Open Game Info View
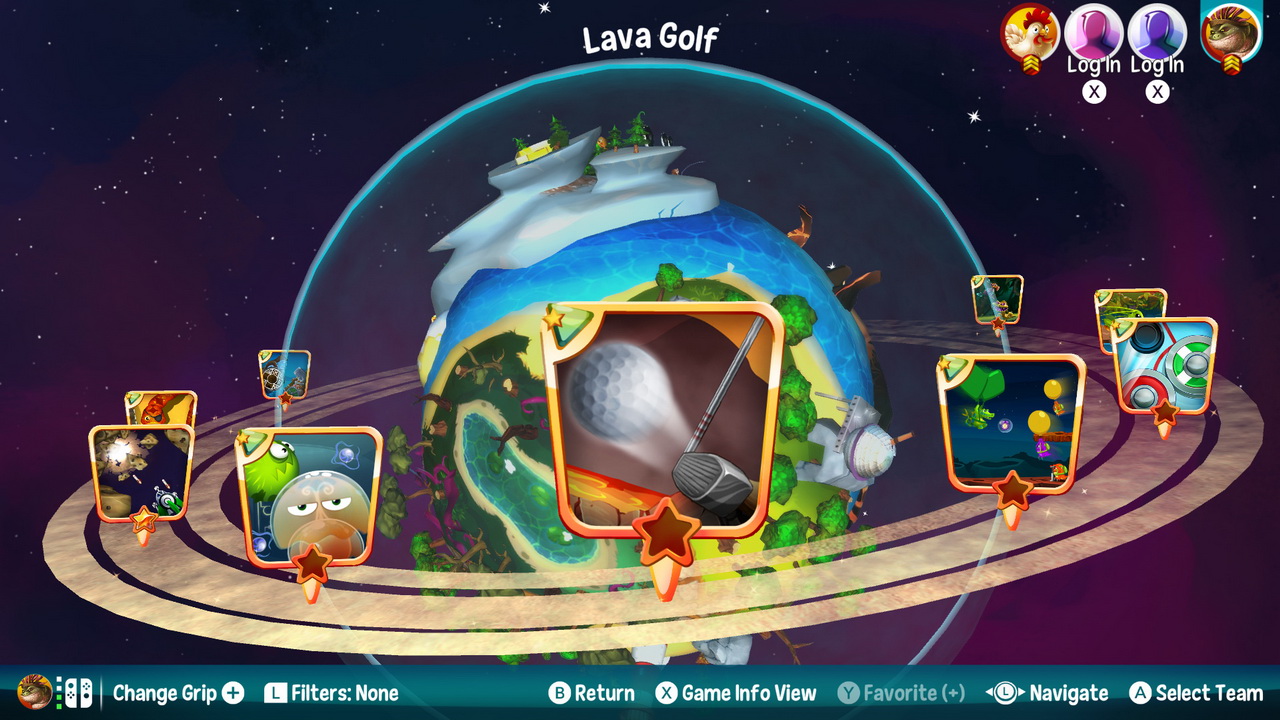1280x720 pixels. coord(740,693)
